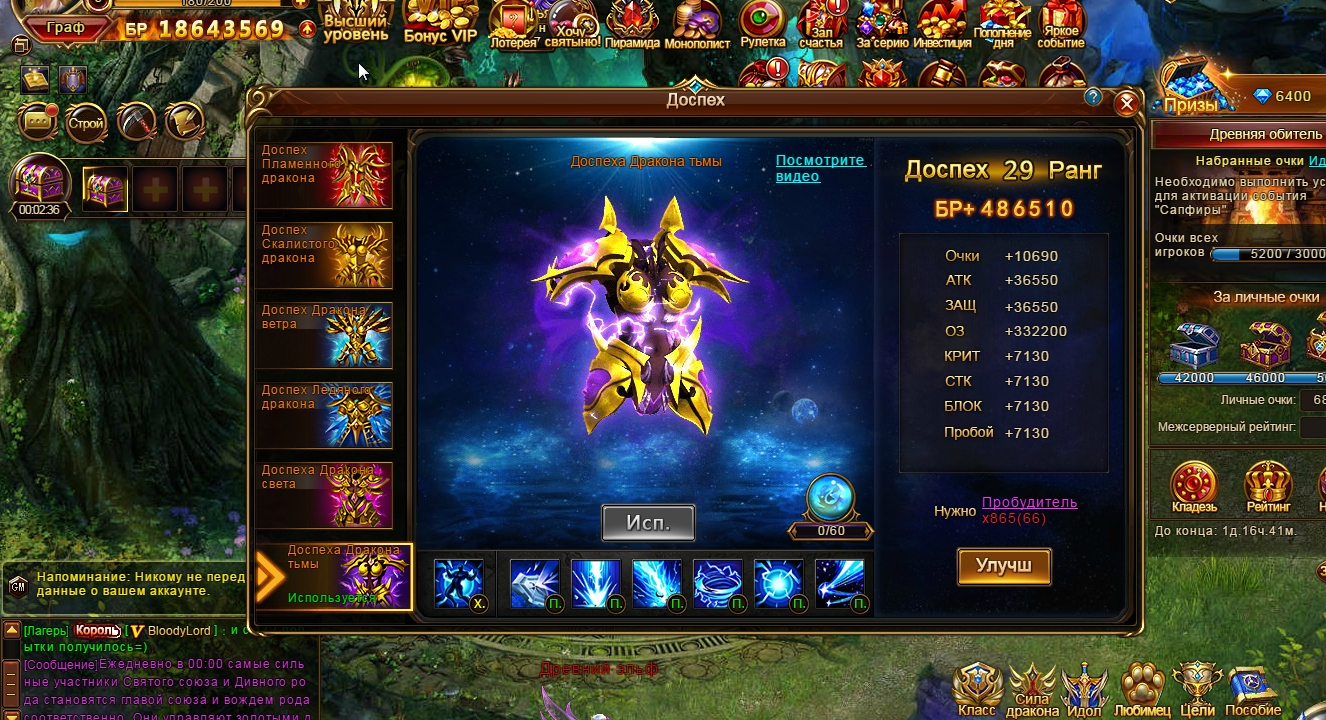
Task: Click the Исп. use button
Action: point(648,522)
